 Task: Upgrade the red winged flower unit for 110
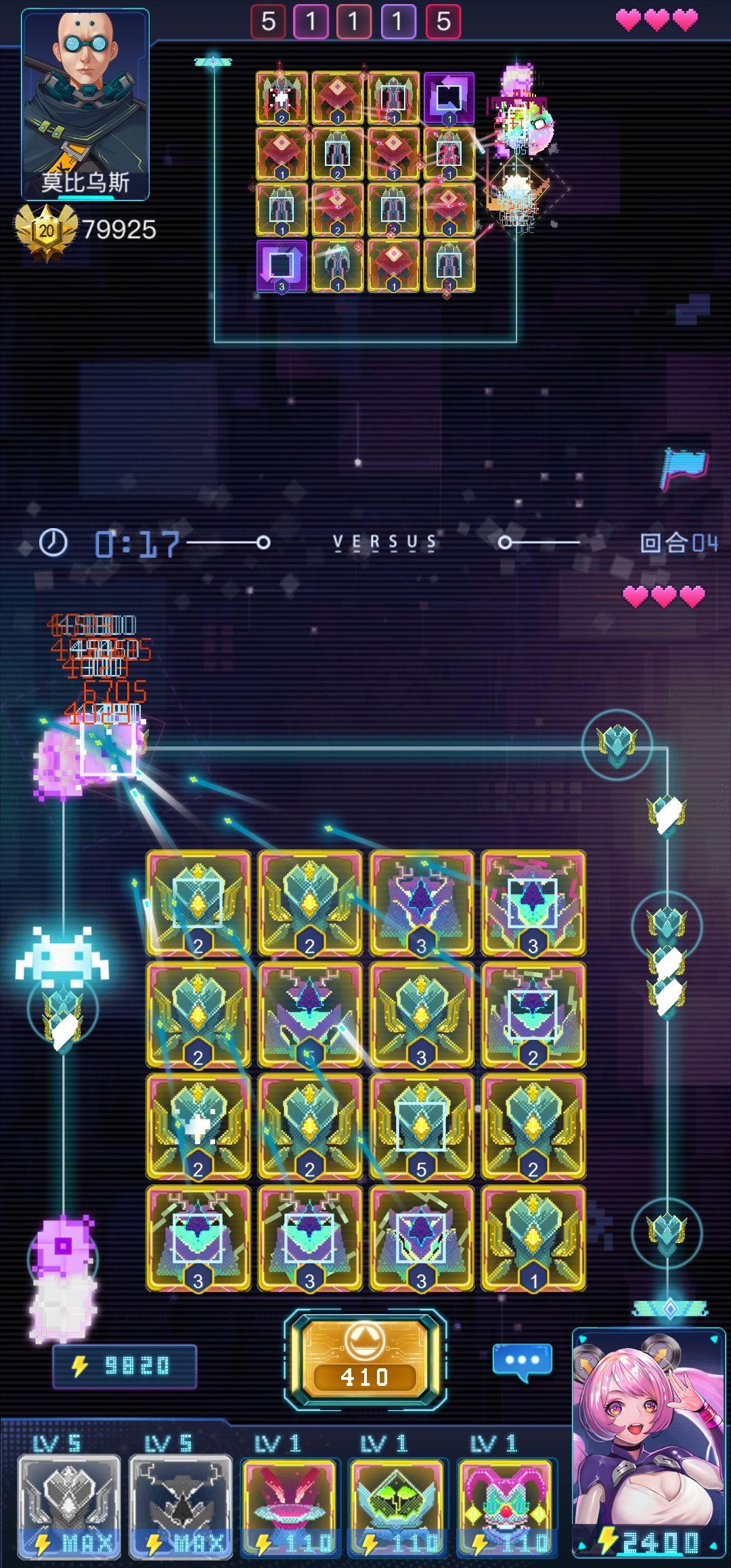[290, 1506]
